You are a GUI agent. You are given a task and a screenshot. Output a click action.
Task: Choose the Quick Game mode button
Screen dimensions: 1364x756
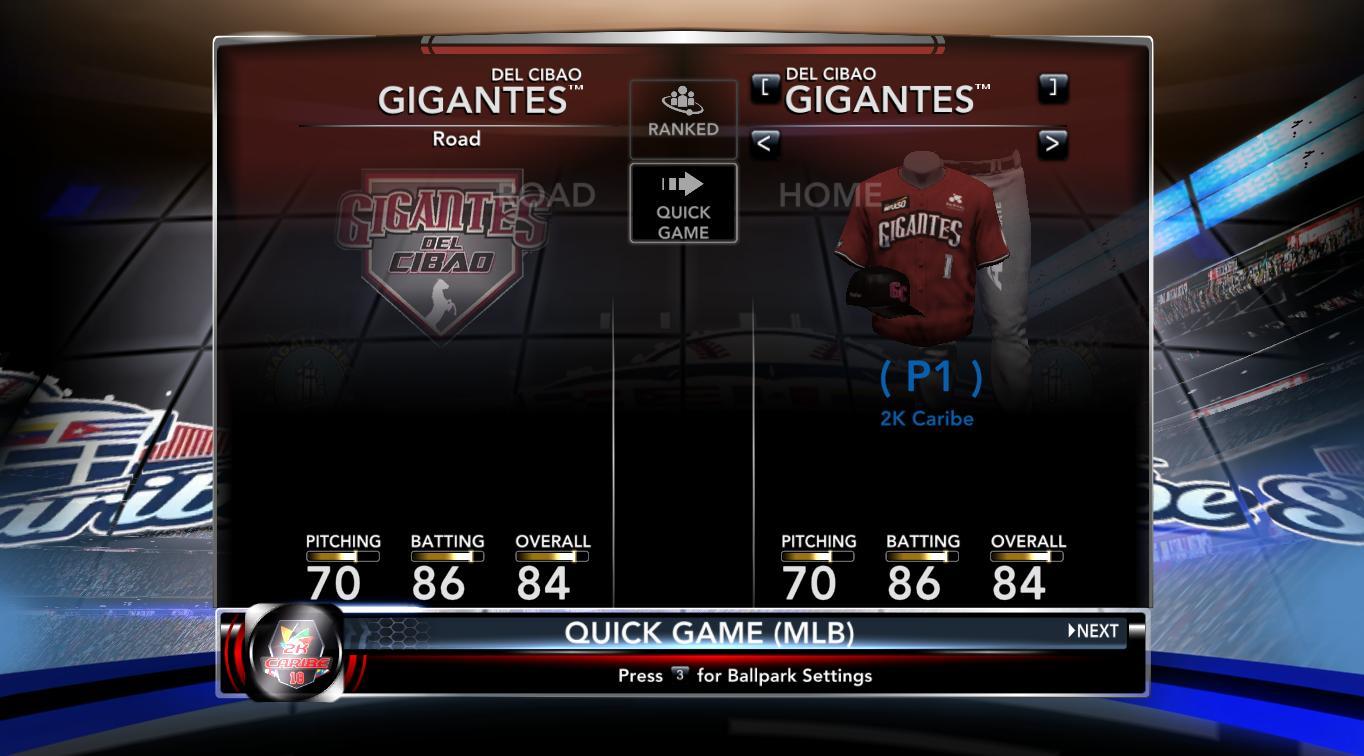[683, 204]
